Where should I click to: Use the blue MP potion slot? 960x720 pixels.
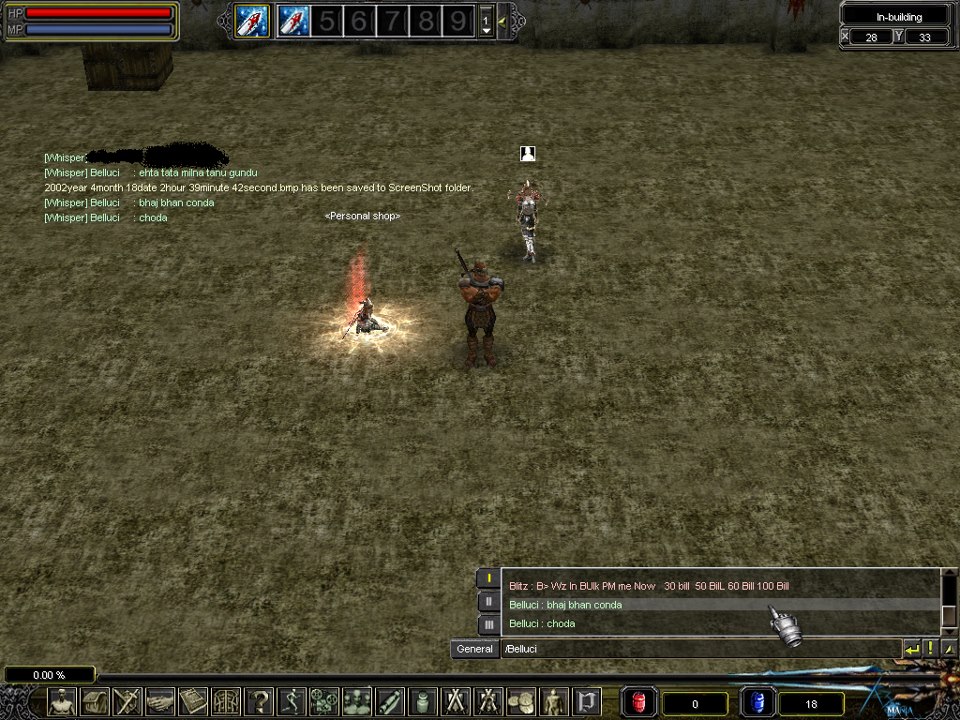757,703
